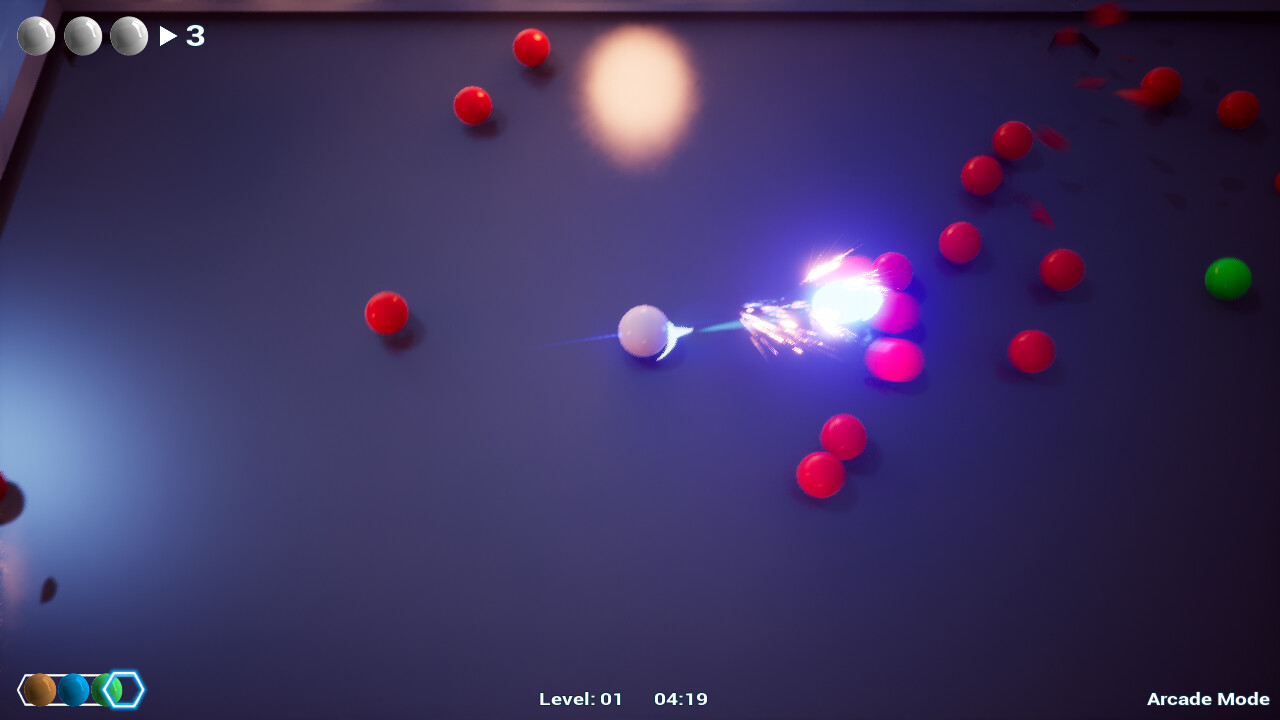Click the white cue ball on the table
The height and width of the screenshot is (720, 1280).
pyautogui.click(x=645, y=333)
